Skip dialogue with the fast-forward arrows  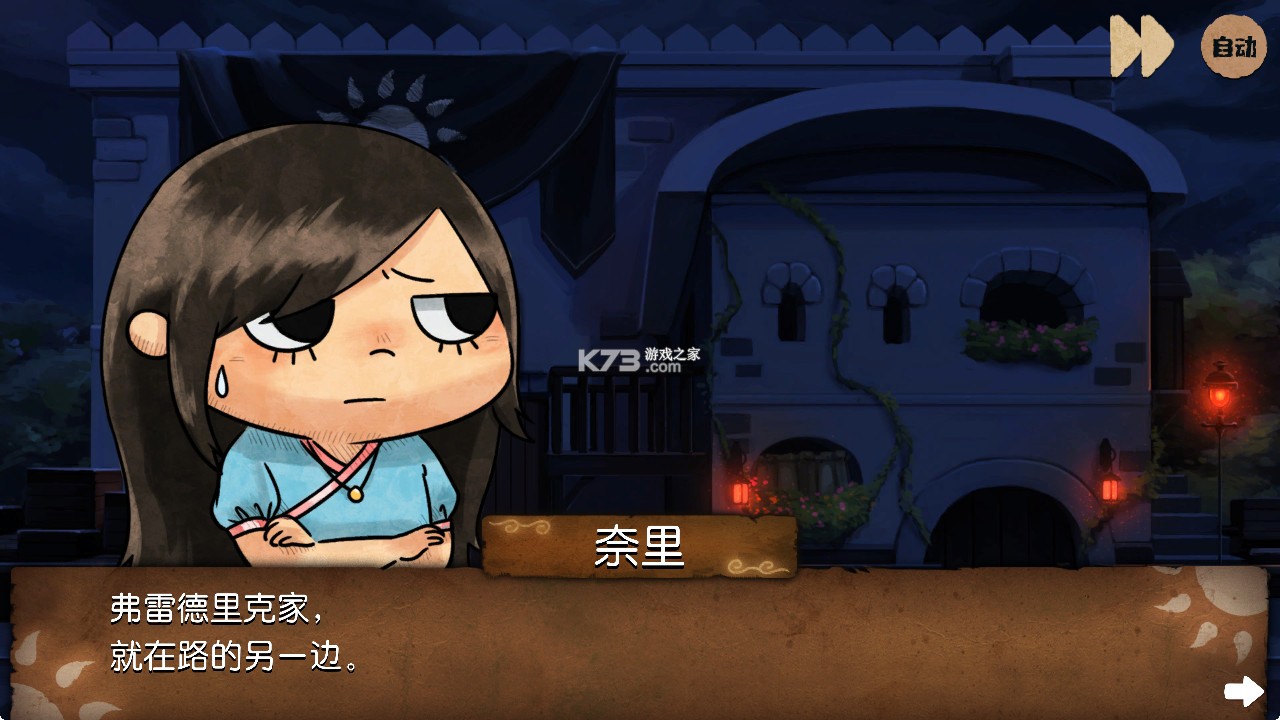pyautogui.click(x=1141, y=46)
